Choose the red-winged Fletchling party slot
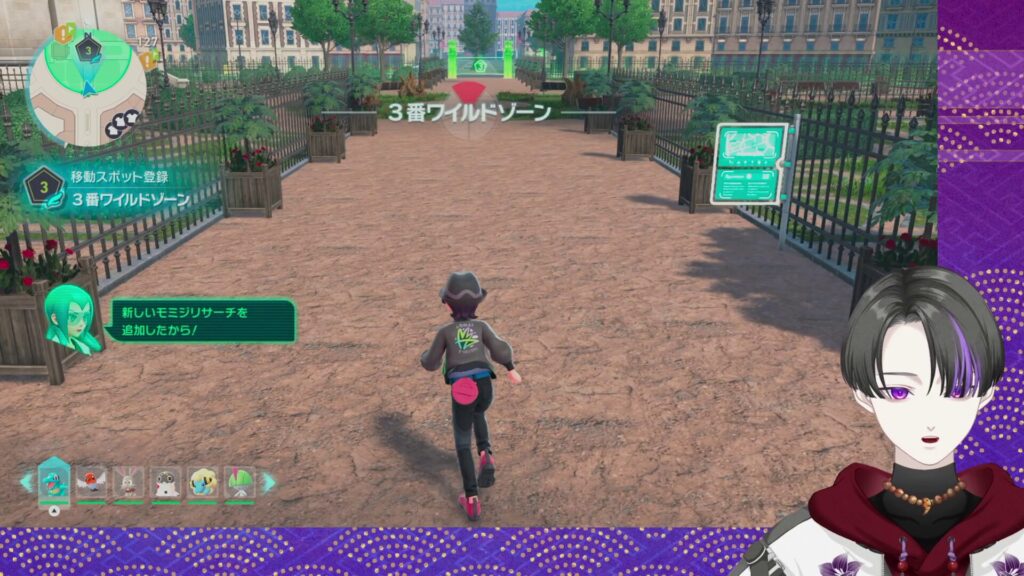The height and width of the screenshot is (576, 1024). click(x=91, y=481)
